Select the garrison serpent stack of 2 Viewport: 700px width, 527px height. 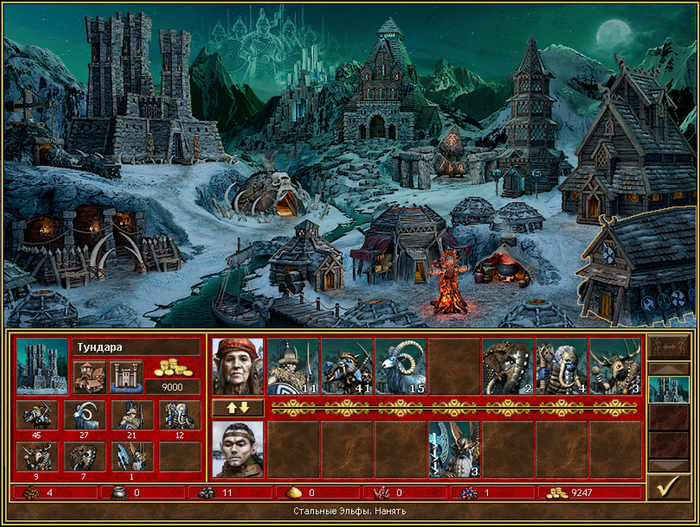507,366
